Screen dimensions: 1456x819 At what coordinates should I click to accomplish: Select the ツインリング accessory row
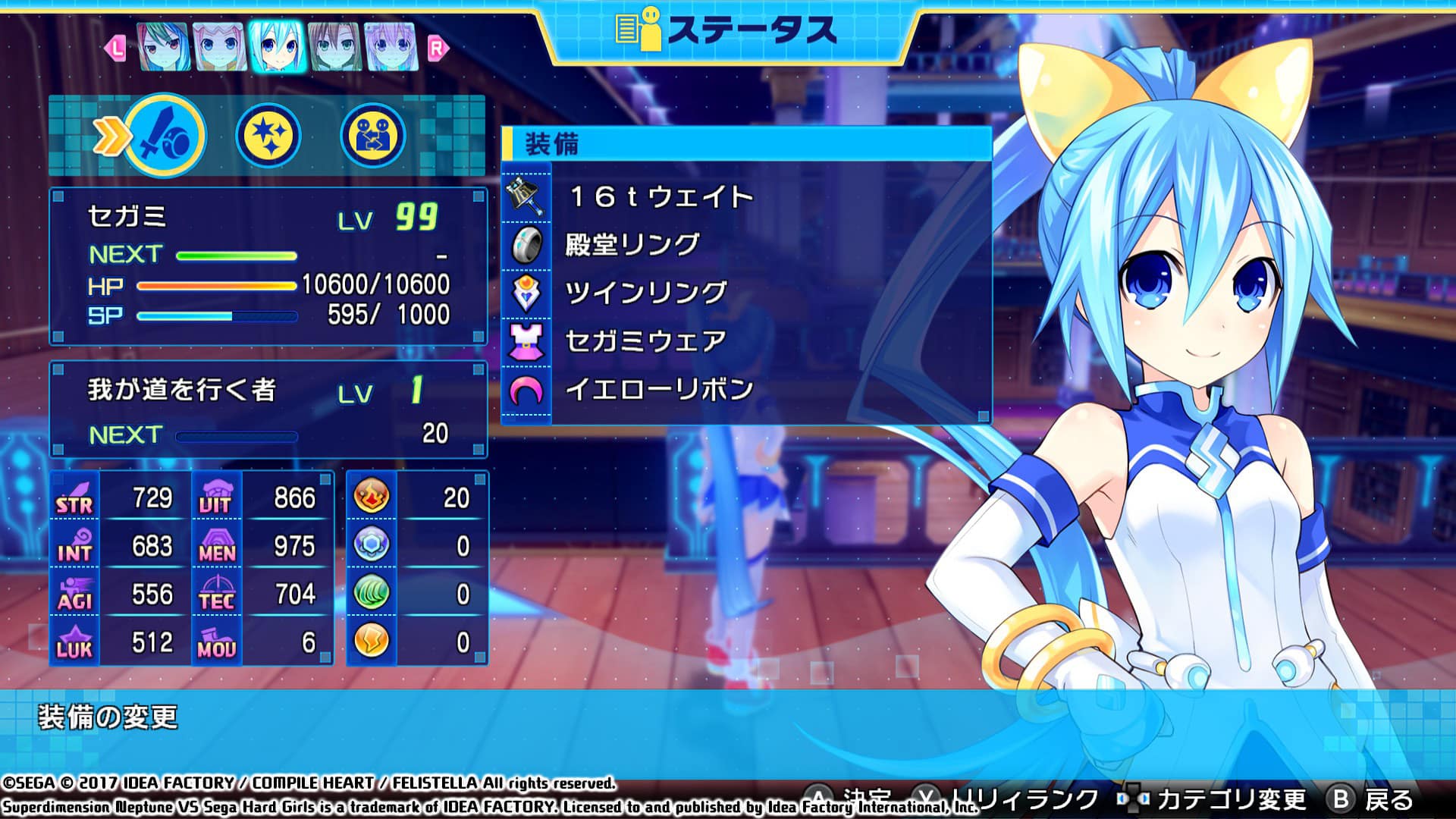pyautogui.click(x=746, y=293)
